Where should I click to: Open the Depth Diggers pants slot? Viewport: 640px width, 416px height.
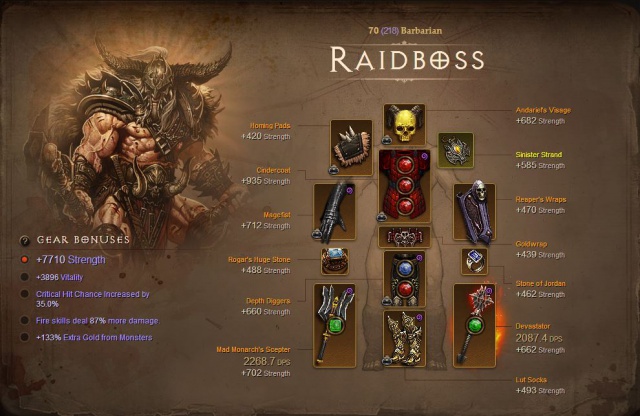coord(404,279)
